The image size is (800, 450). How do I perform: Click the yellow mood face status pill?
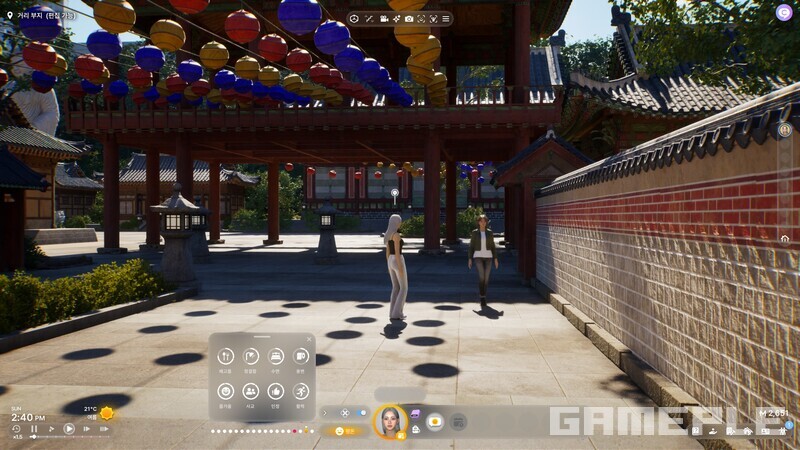pyautogui.click(x=344, y=431)
